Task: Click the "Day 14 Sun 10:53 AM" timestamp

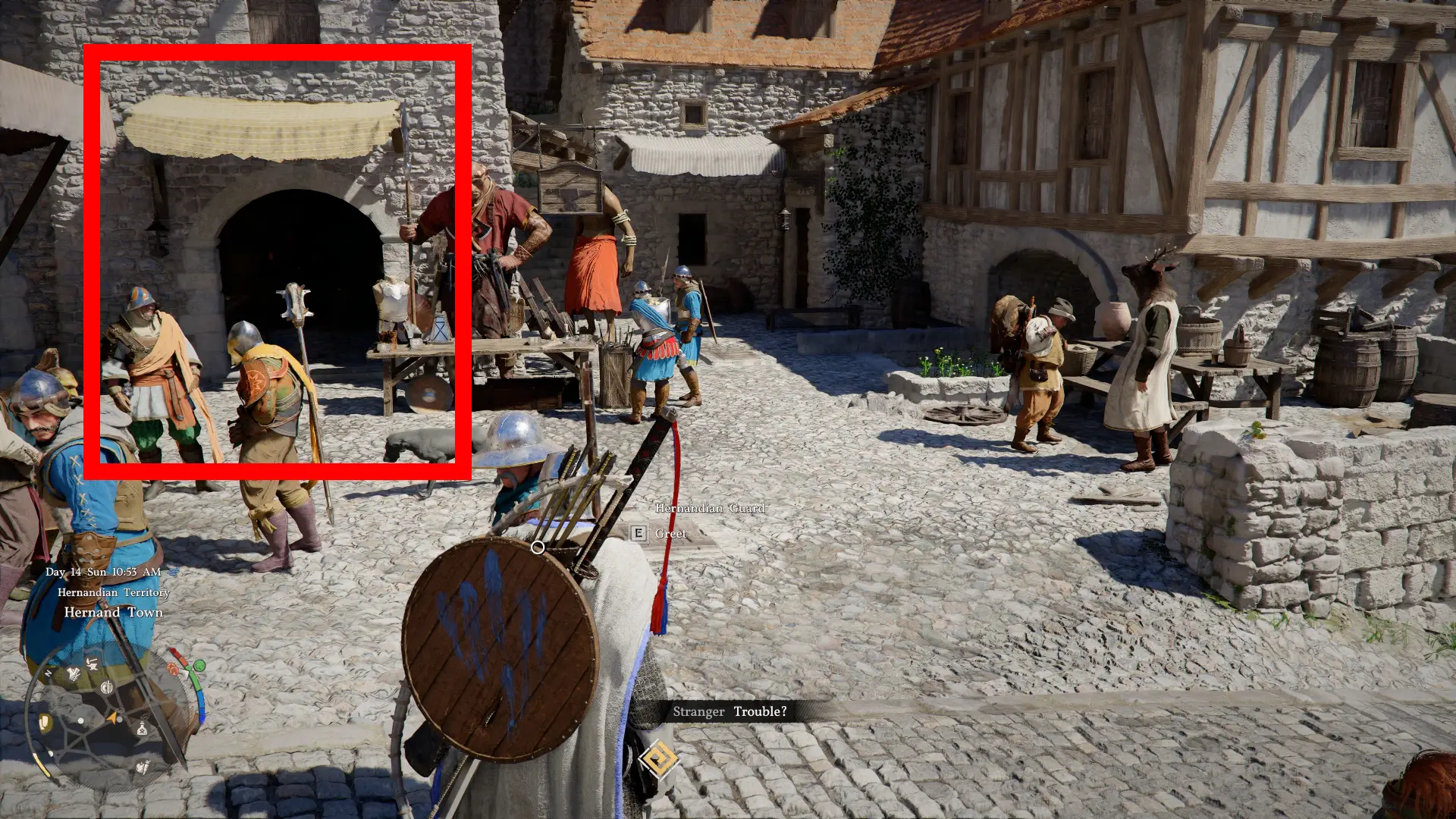Action: point(102,571)
